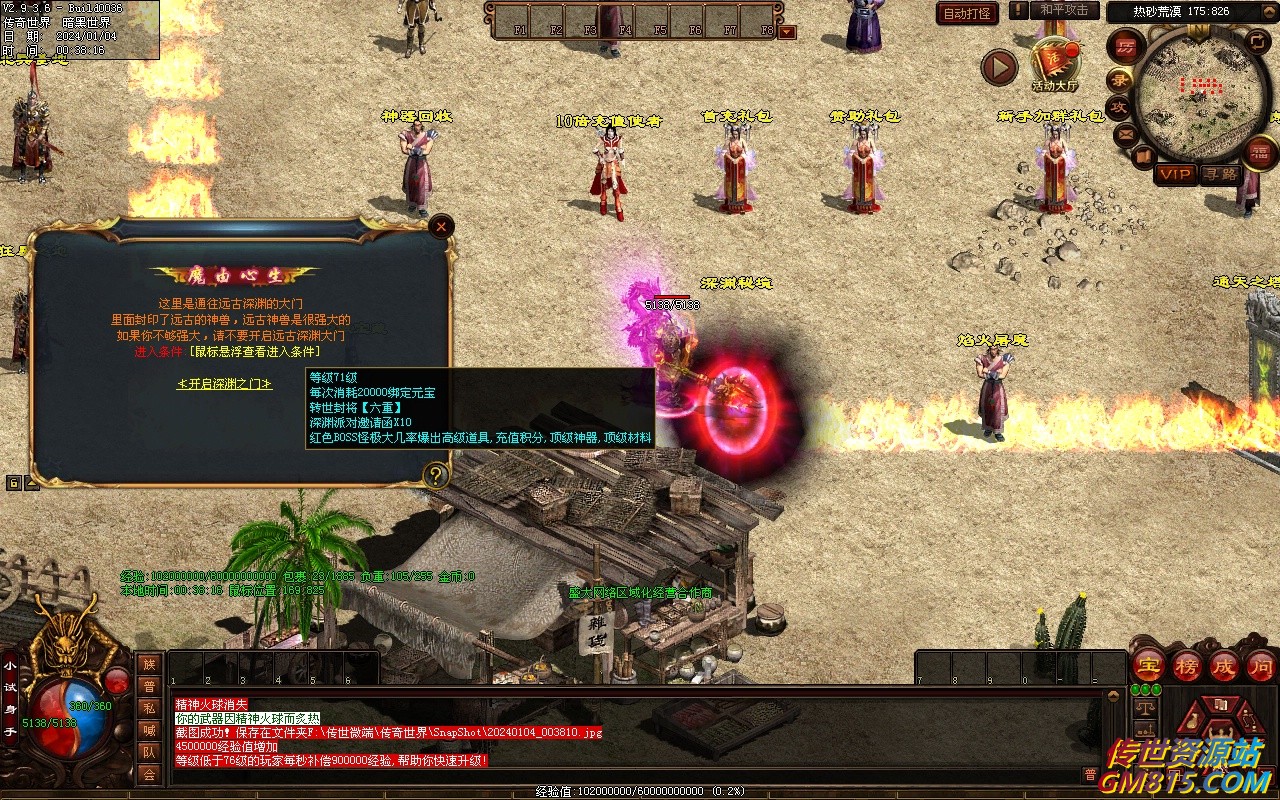
Task: Choose the 开启深渊之门 dialogue option
Action: tap(225, 384)
